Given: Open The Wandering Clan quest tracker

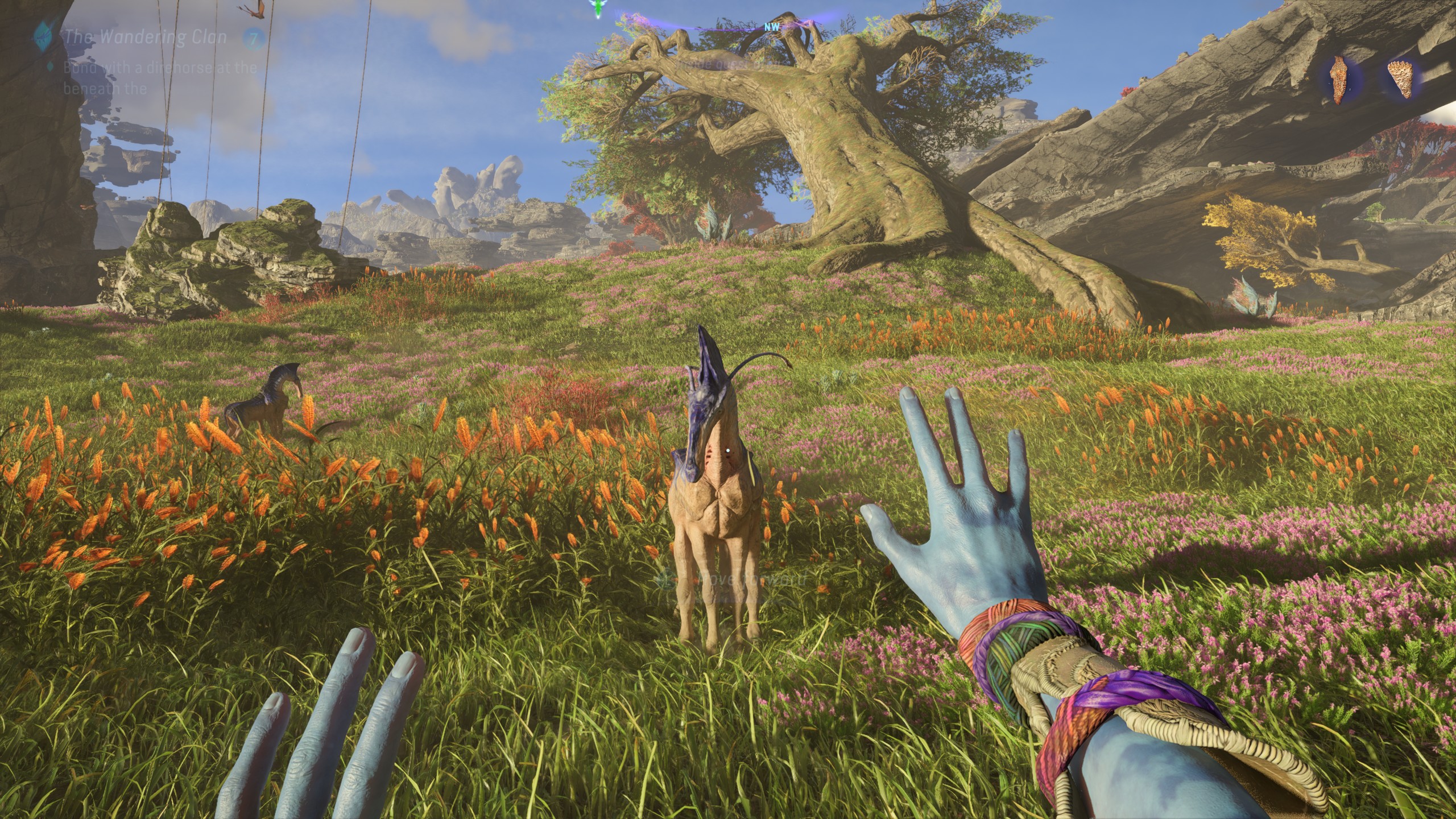Looking at the screenshot, I should click(146, 38).
